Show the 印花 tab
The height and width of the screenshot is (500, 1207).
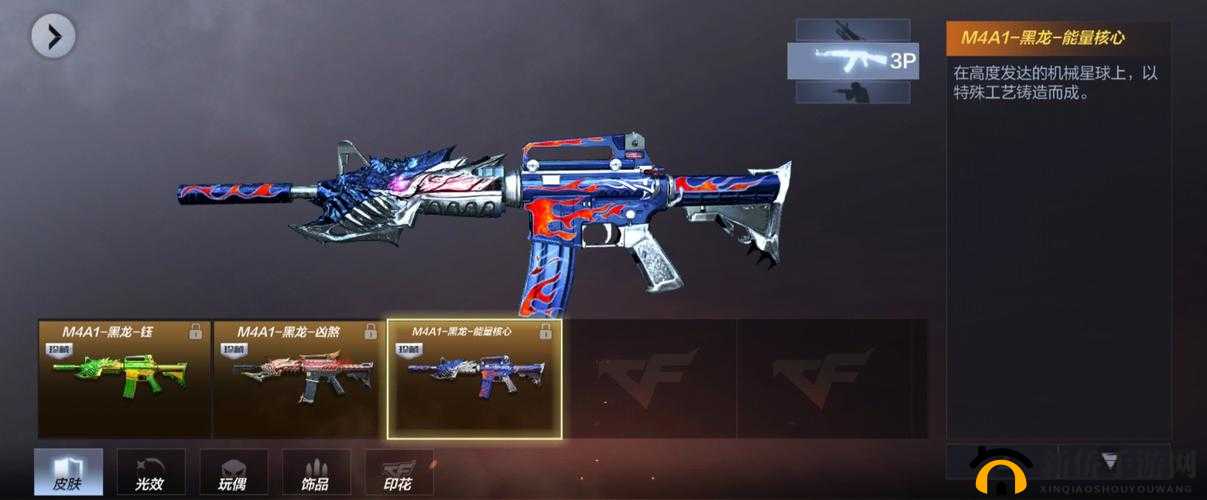[399, 473]
